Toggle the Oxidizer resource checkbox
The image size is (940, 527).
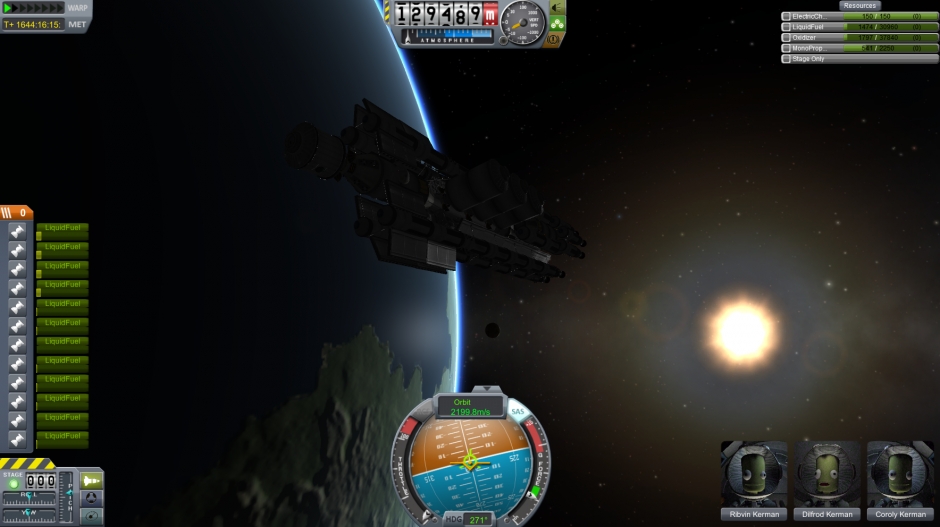pos(786,37)
